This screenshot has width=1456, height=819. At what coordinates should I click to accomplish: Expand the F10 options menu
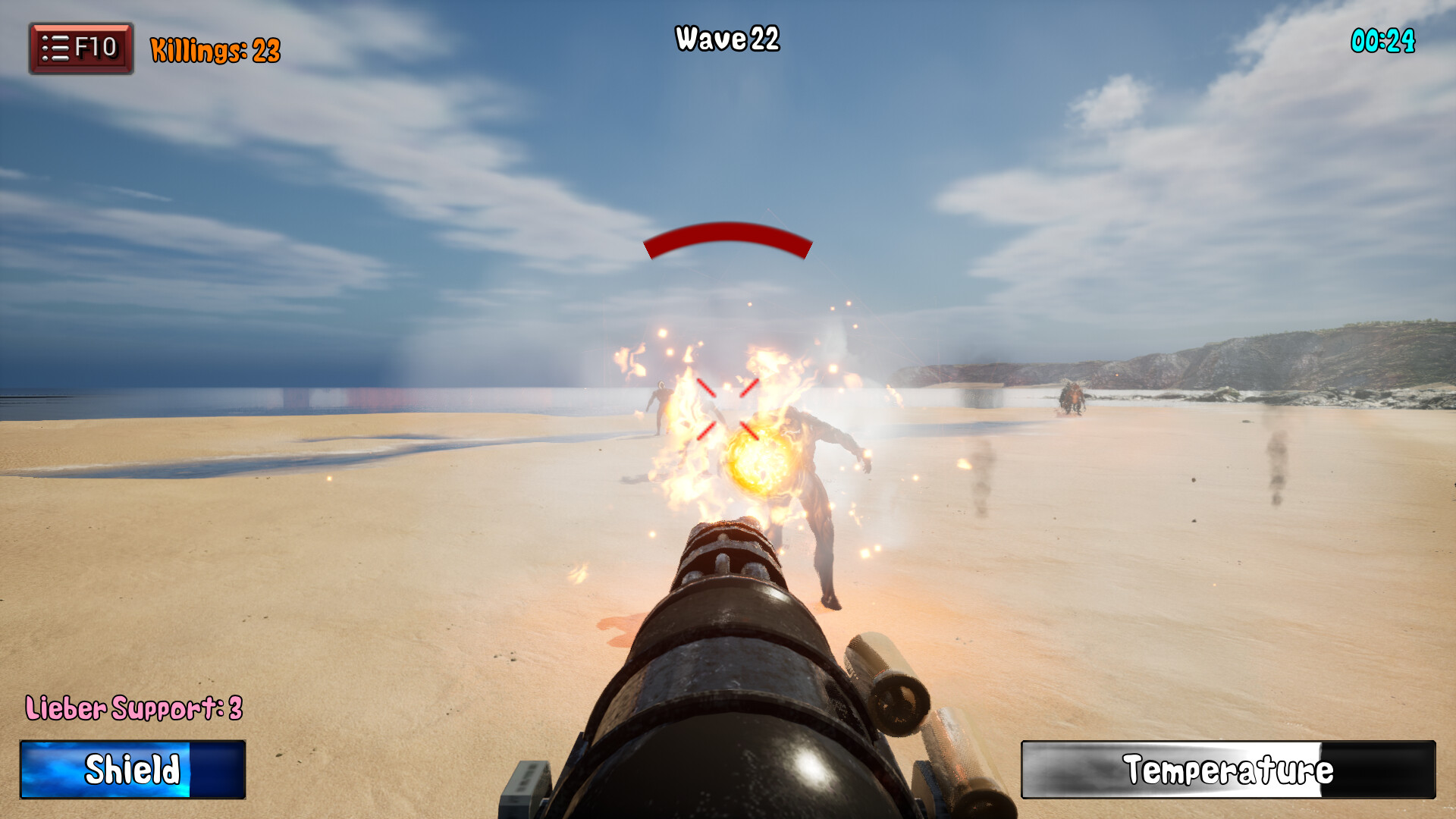tap(81, 45)
